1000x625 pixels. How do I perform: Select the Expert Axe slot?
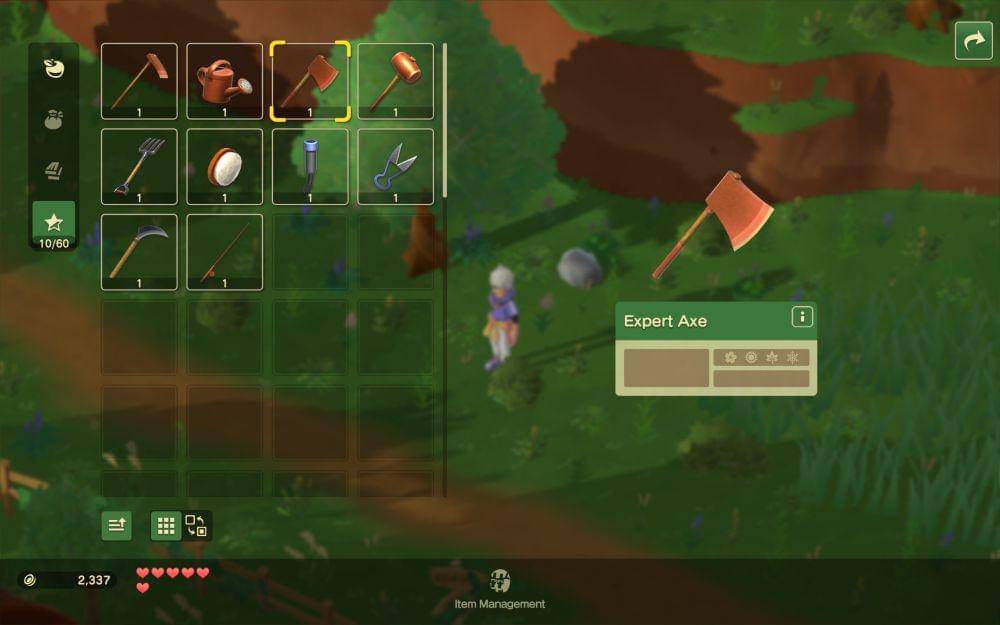click(310, 81)
